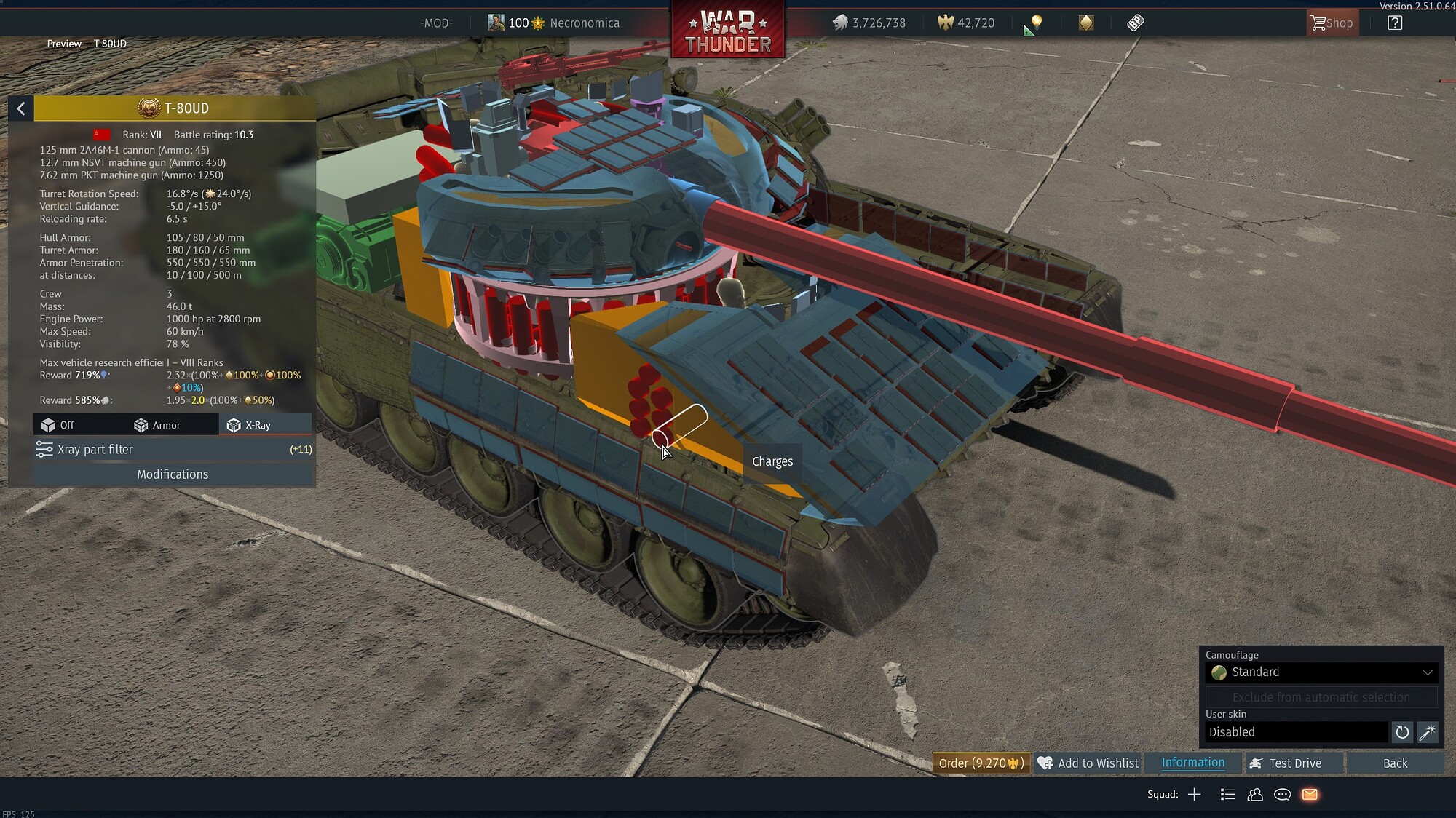The width and height of the screenshot is (1456, 818).
Task: Click the golden wager/decal diamond icon
Action: click(1086, 23)
